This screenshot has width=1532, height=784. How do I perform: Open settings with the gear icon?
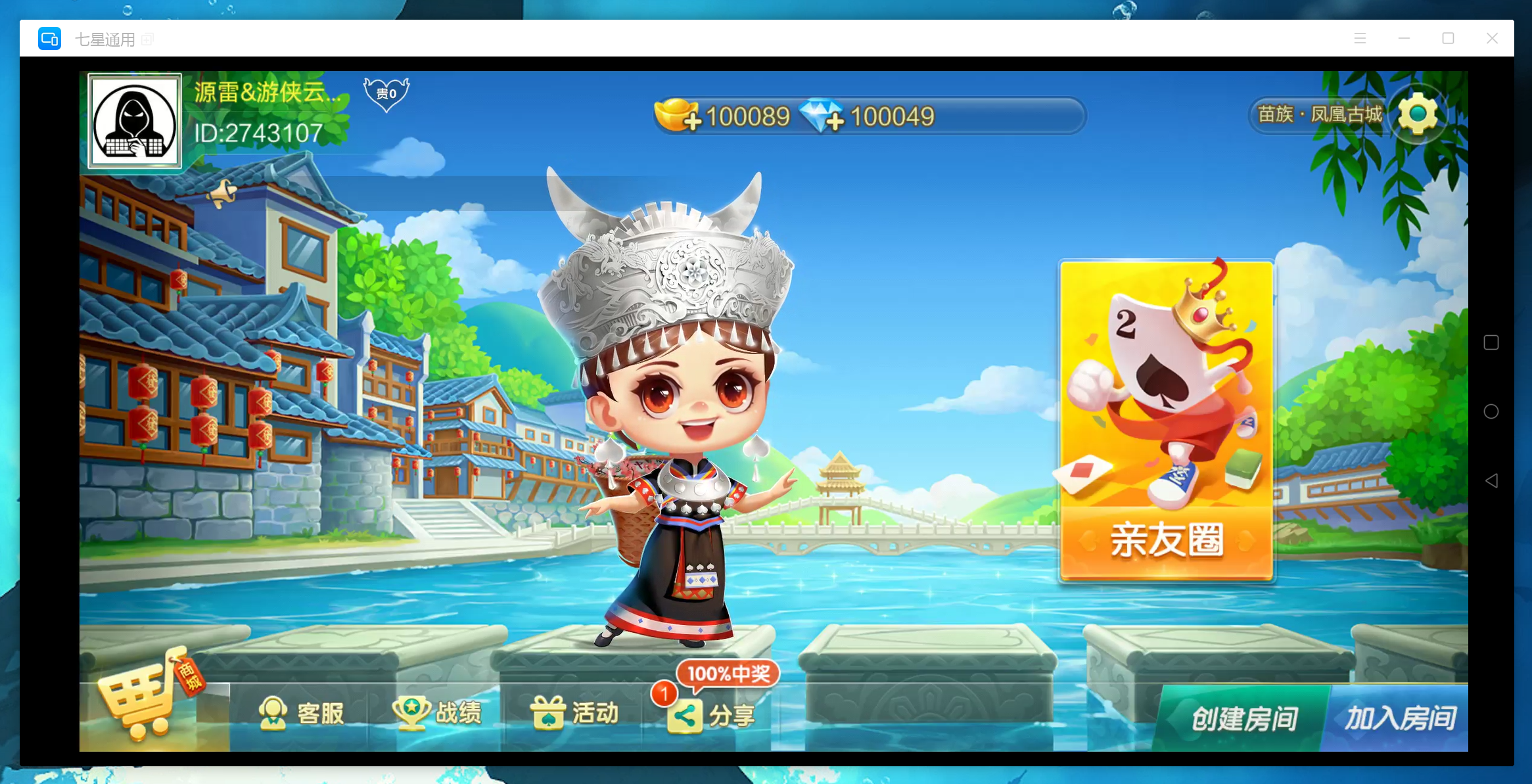(1418, 114)
